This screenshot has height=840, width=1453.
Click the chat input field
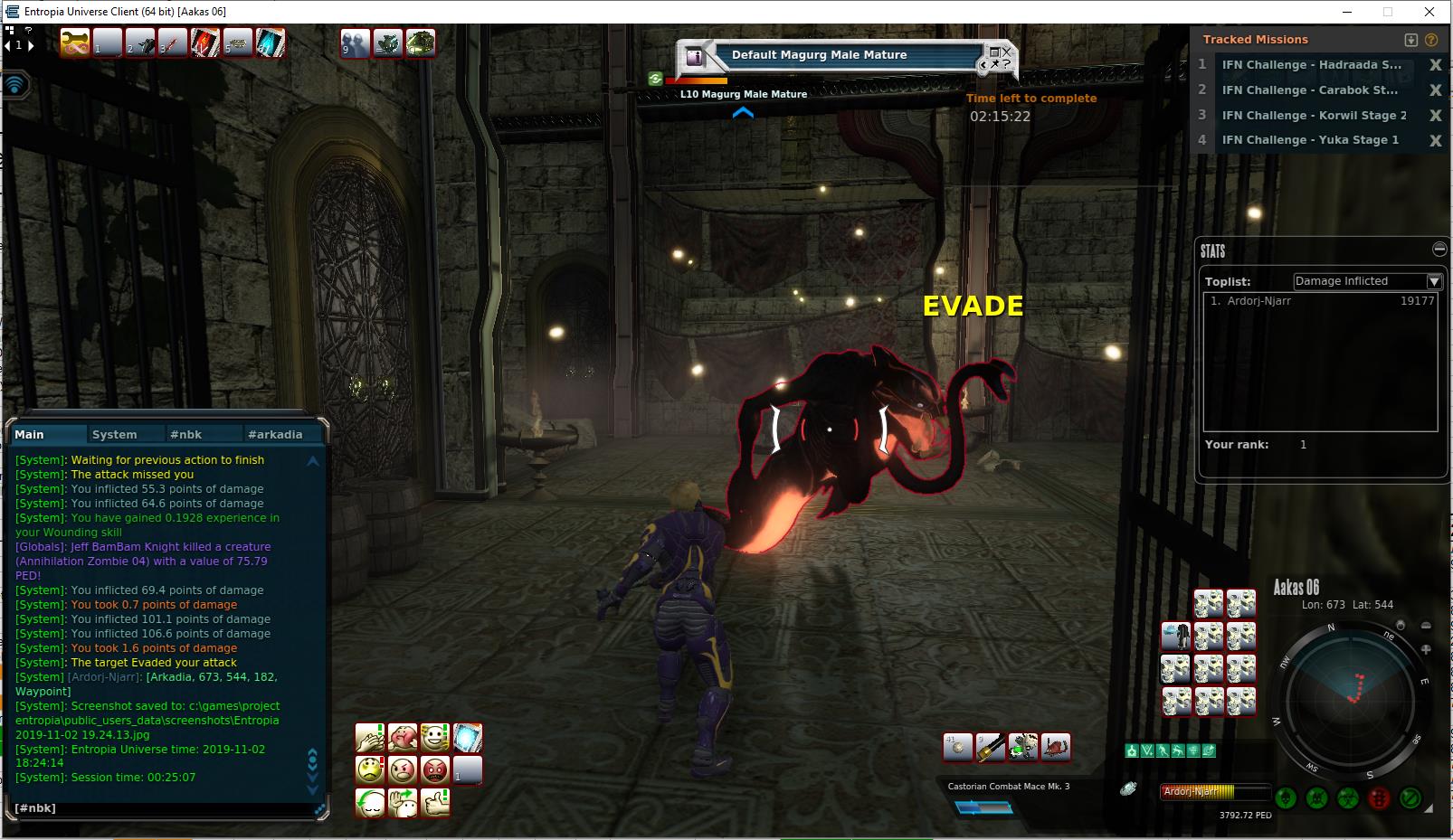point(163,807)
